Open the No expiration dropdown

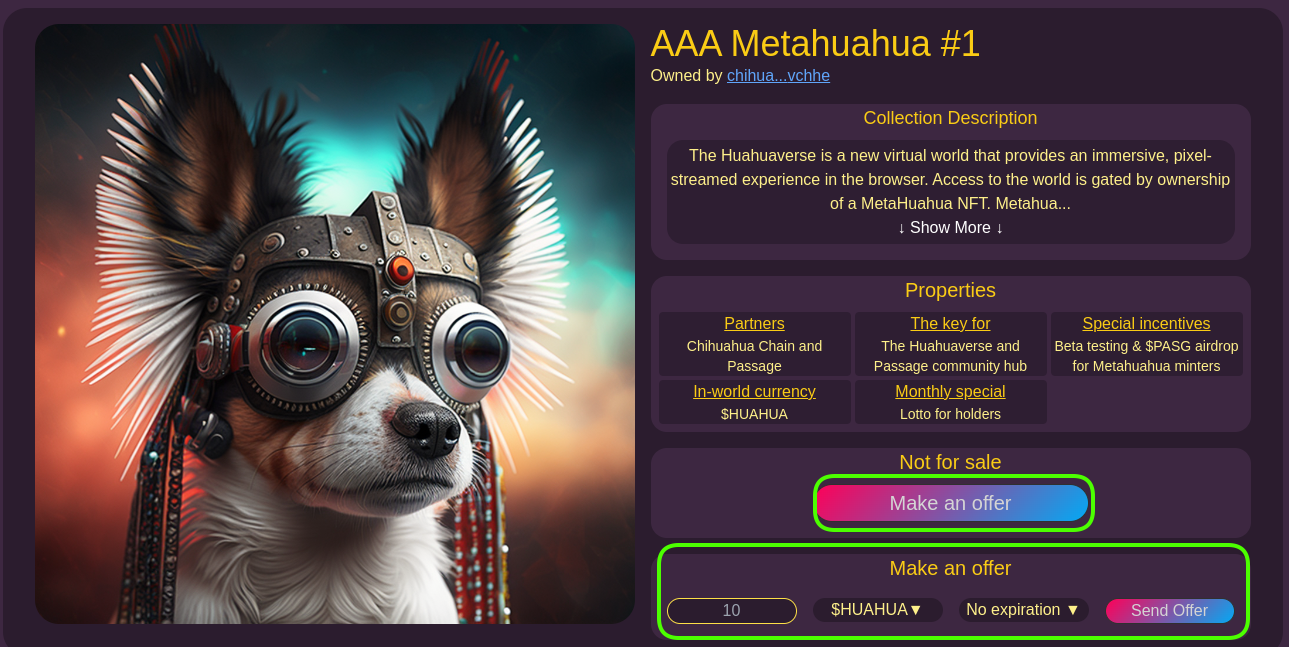(x=1023, y=610)
